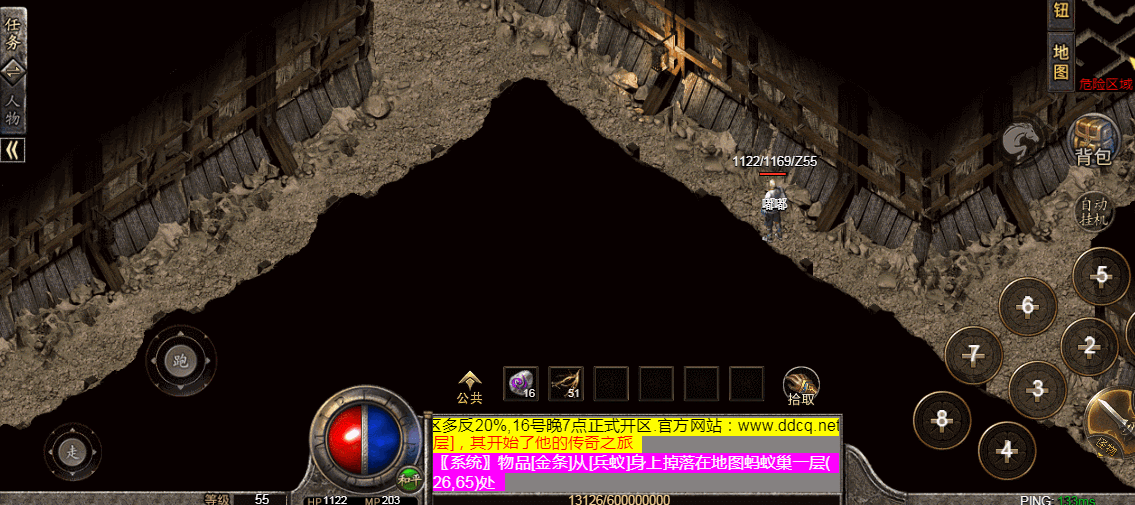Activate skill button 8

coord(941,419)
